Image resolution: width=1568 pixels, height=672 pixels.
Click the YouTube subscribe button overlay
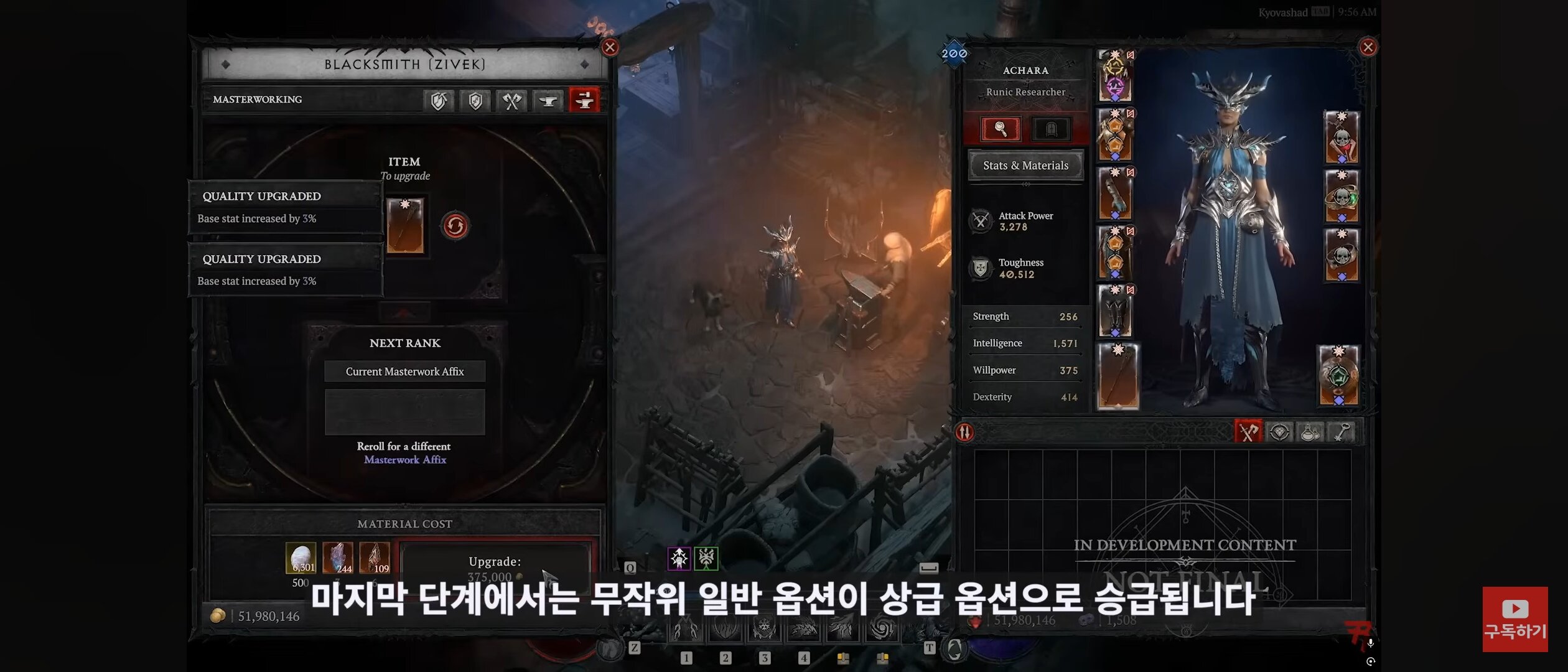point(1514,619)
